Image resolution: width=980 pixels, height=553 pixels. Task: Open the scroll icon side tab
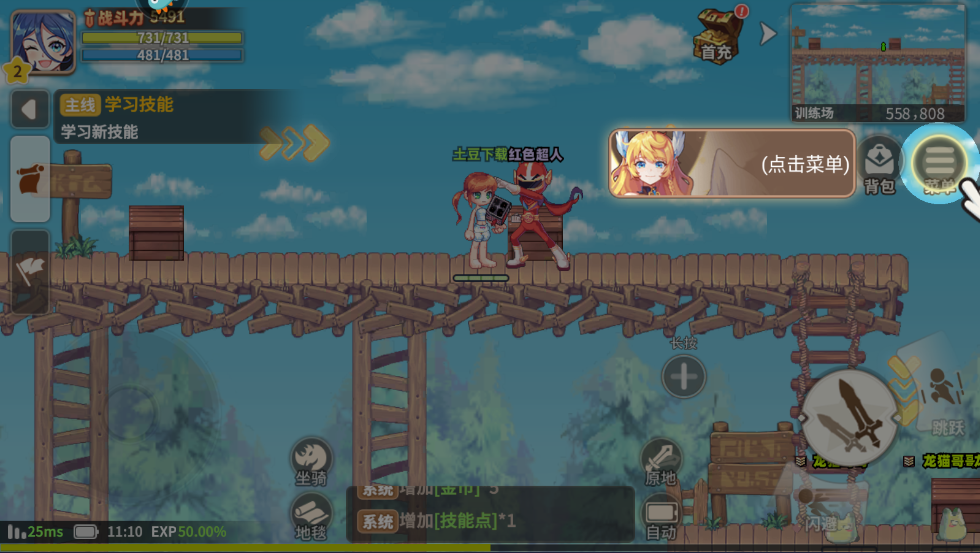30,178
